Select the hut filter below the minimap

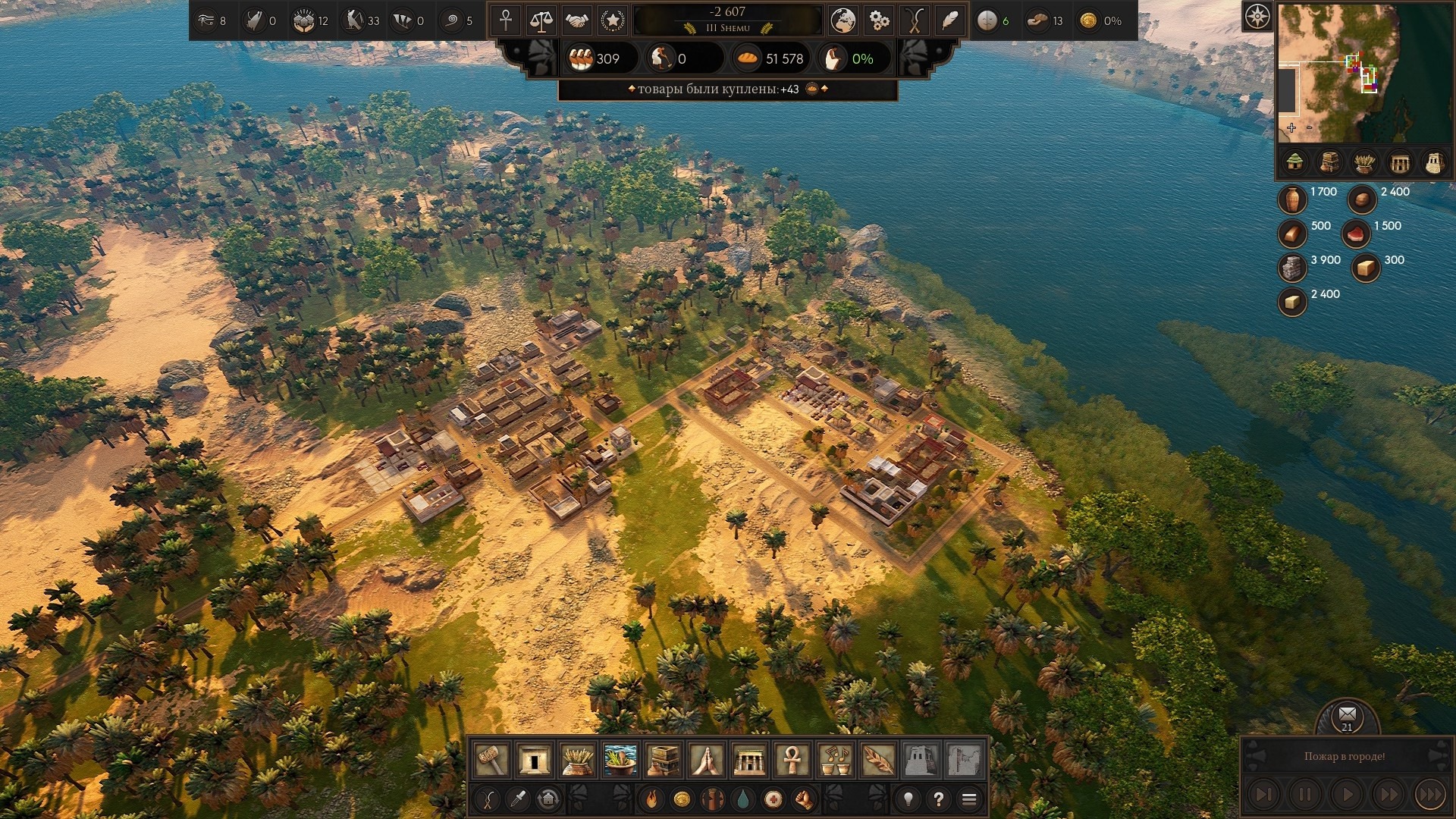[1294, 162]
